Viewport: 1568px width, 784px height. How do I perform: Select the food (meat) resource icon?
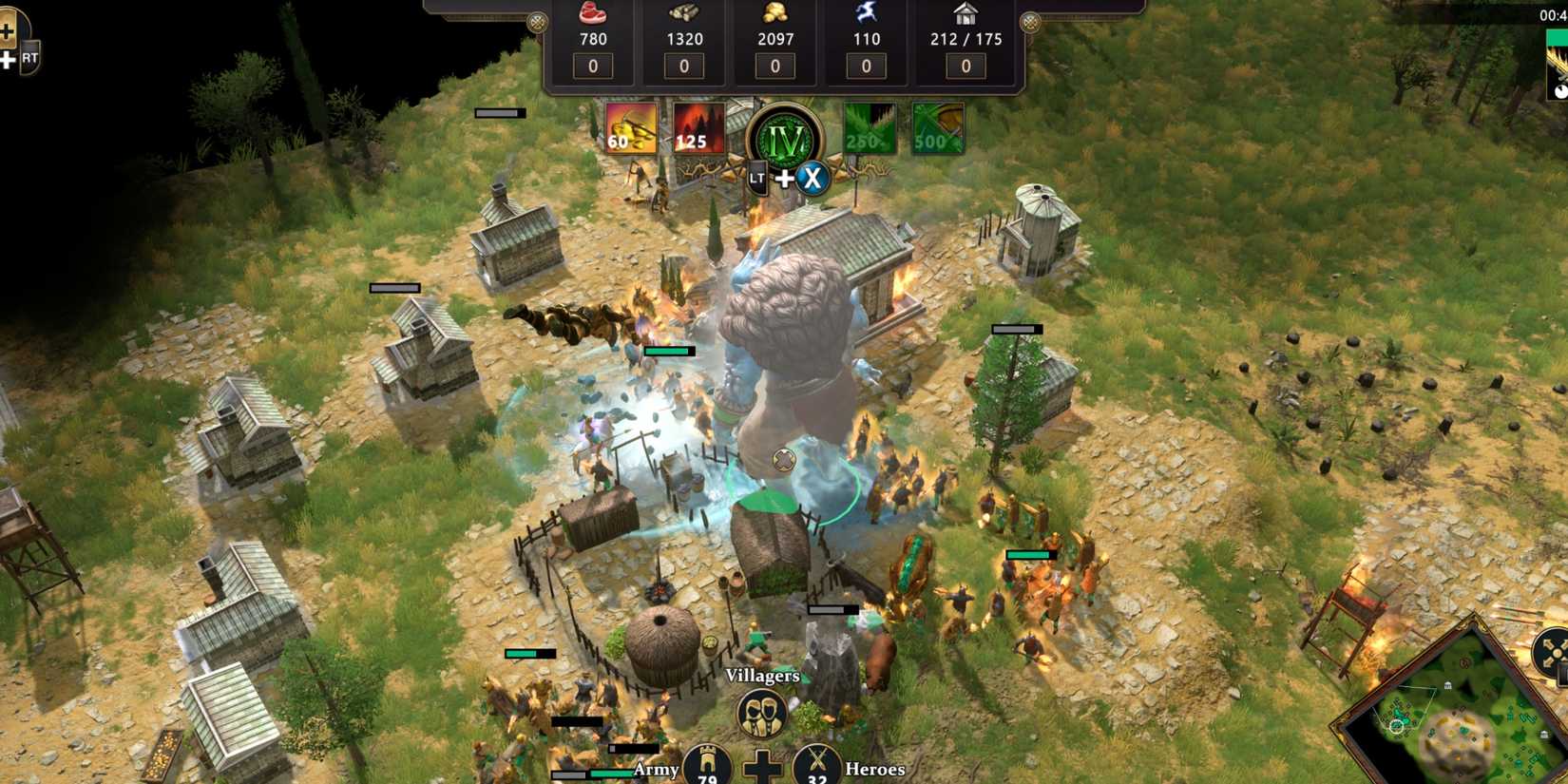point(592,12)
